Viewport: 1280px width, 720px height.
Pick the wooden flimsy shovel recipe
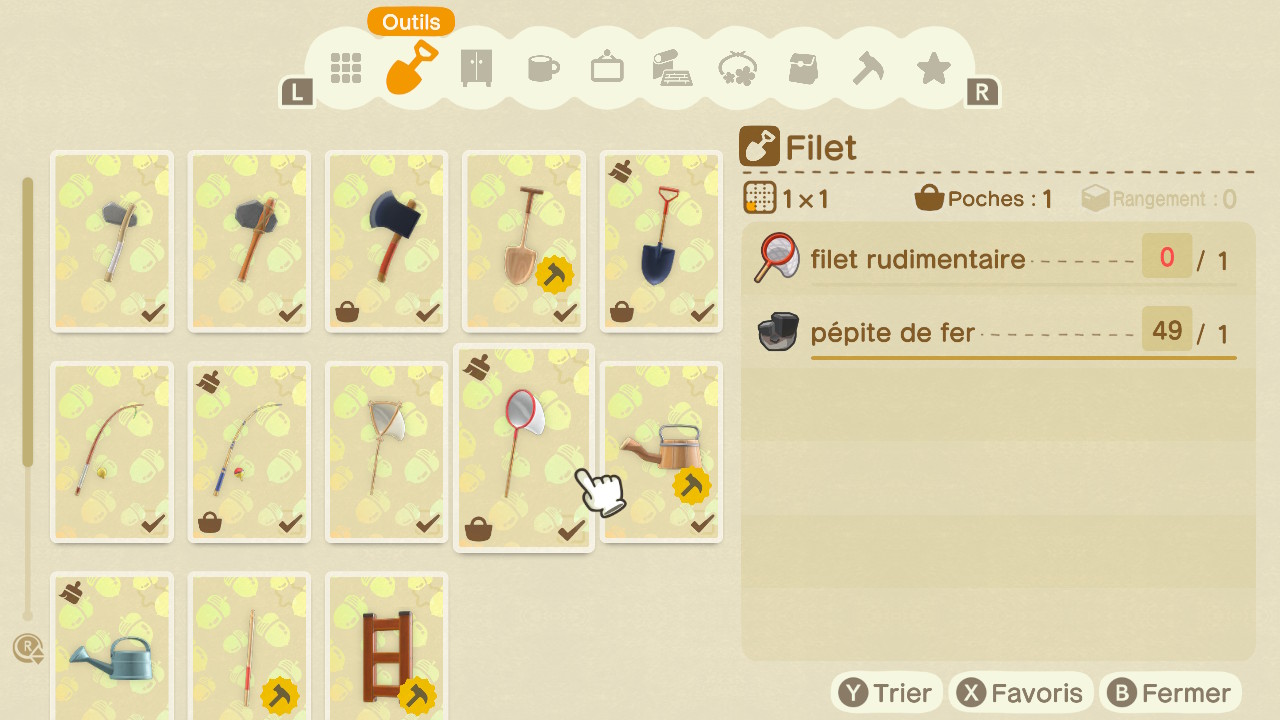[x=523, y=241]
